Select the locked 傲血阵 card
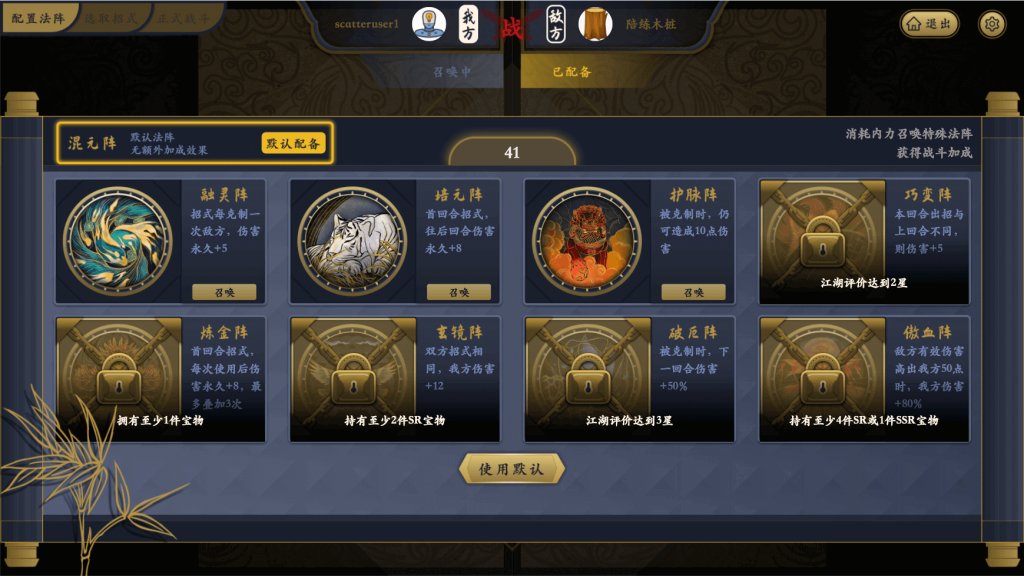 (864, 379)
